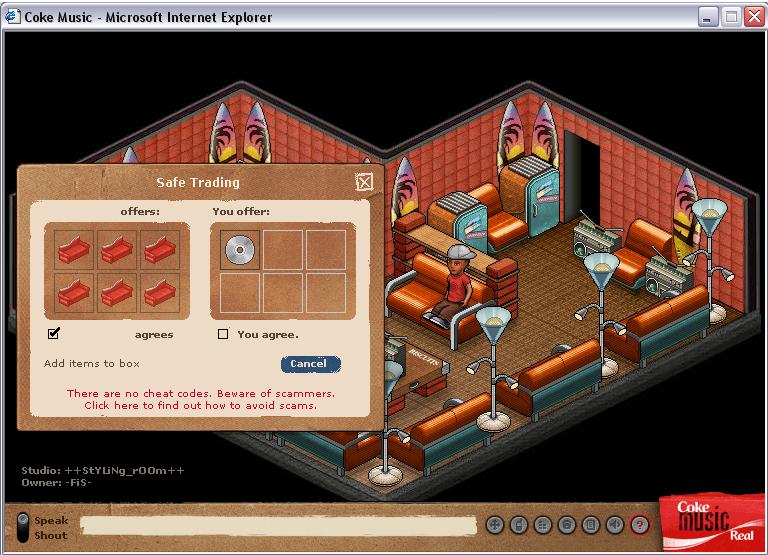
Task: Open the mobile phone icon in toolbar
Action: pos(518,524)
